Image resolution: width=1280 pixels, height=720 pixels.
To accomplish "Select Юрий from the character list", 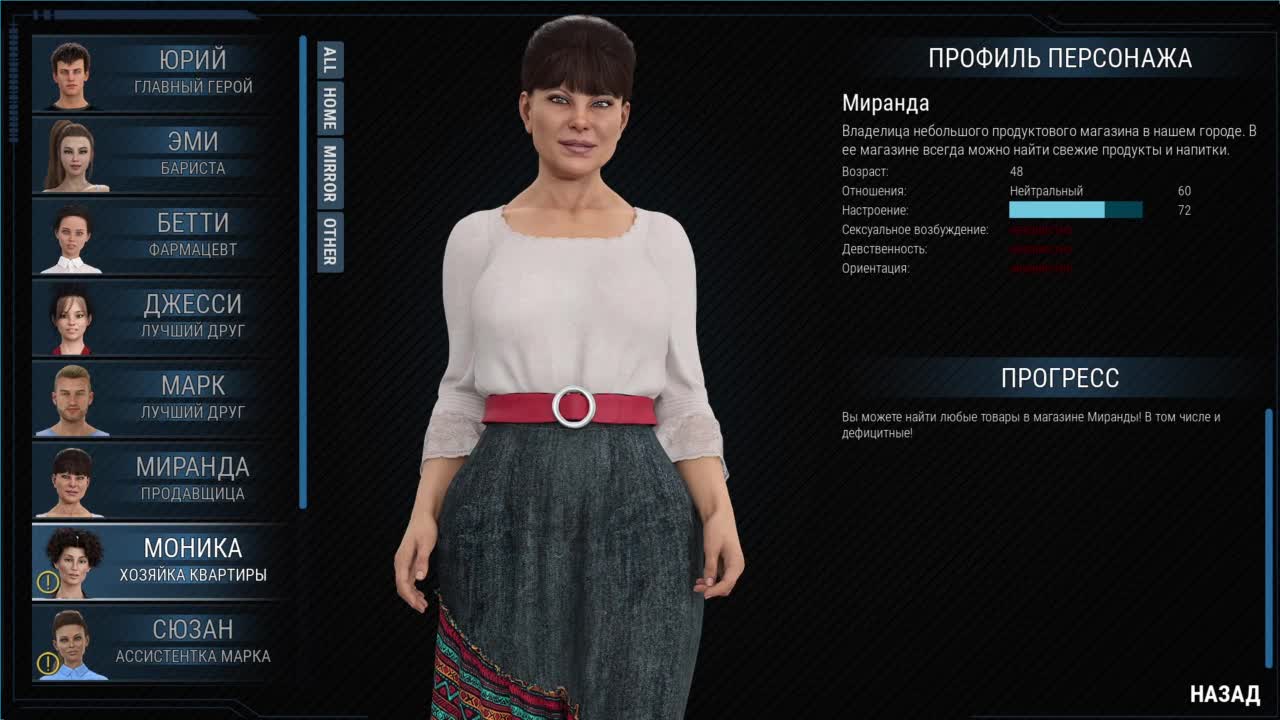I will (160, 73).
